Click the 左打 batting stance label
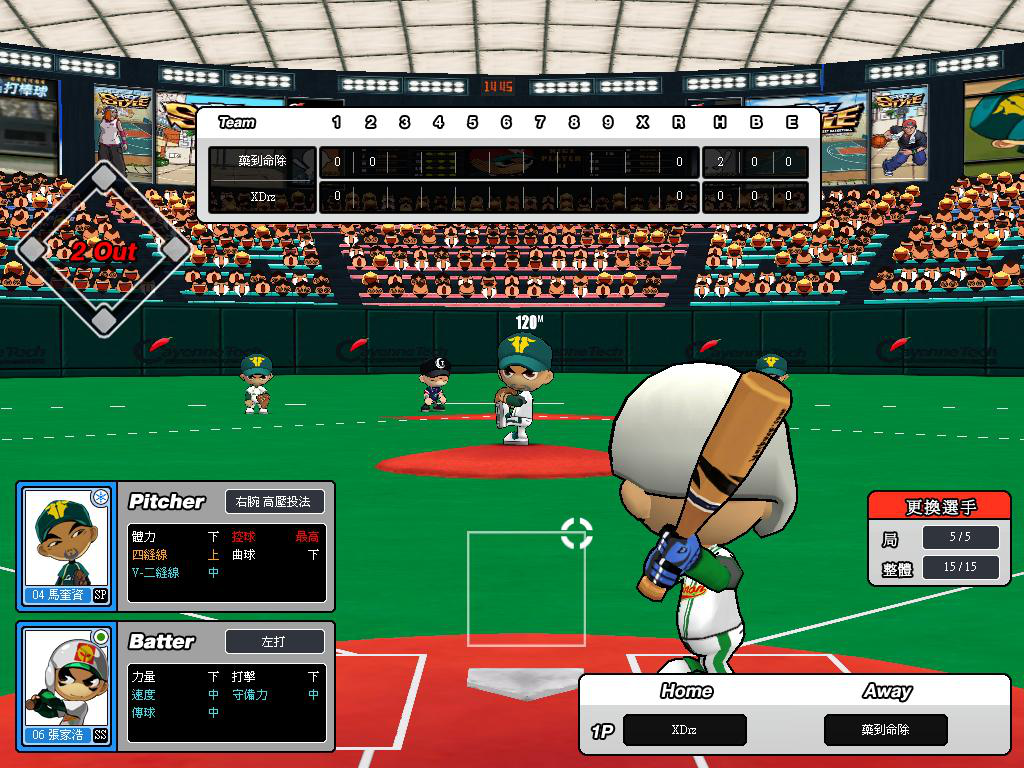 coord(274,641)
